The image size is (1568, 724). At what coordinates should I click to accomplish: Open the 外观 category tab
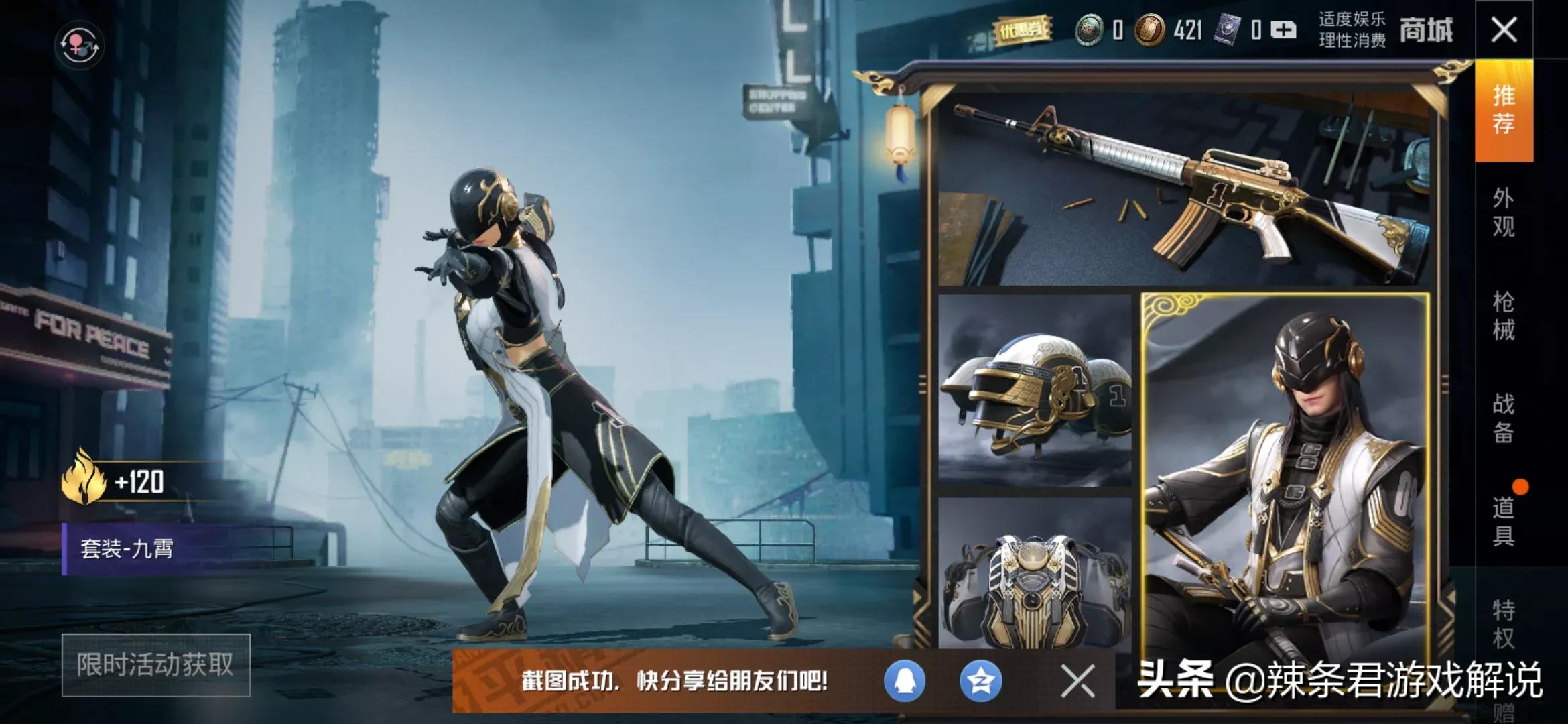1504,213
